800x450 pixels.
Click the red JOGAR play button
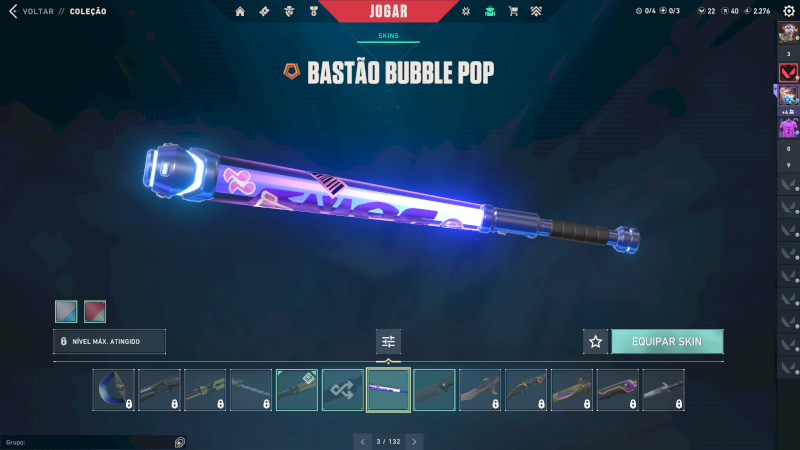coord(387,11)
